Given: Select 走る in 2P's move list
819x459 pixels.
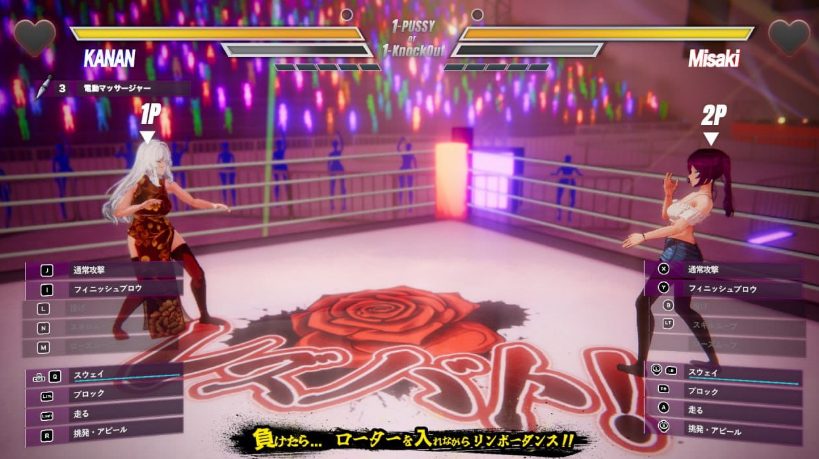Looking at the screenshot, I should coord(722,408).
